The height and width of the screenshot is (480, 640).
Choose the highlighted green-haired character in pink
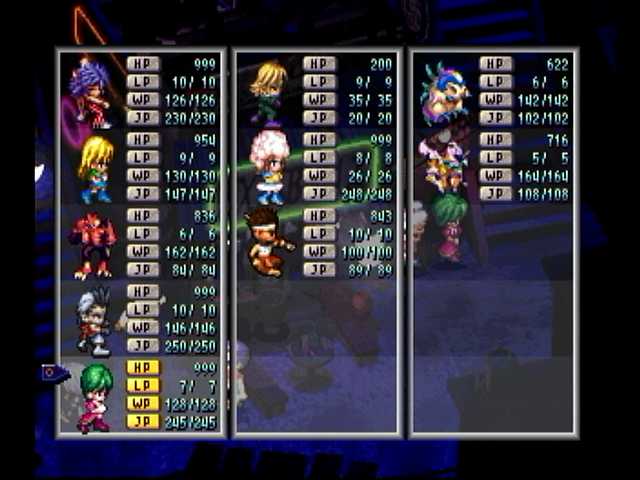(x=95, y=397)
